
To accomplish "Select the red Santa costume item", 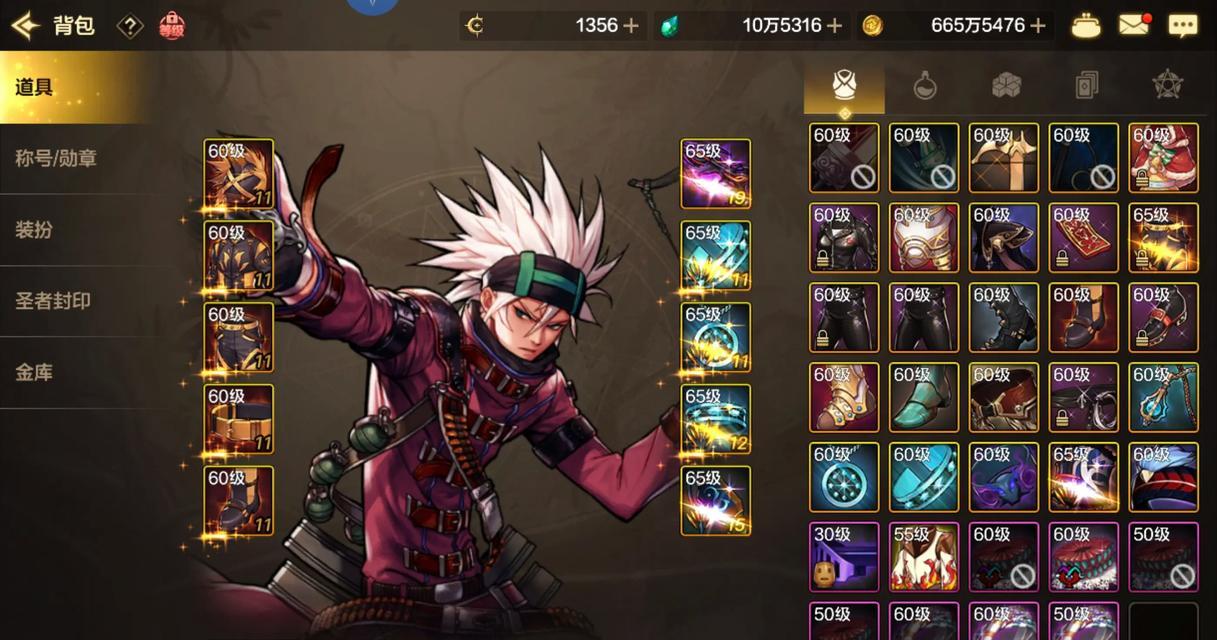I will (1163, 158).
